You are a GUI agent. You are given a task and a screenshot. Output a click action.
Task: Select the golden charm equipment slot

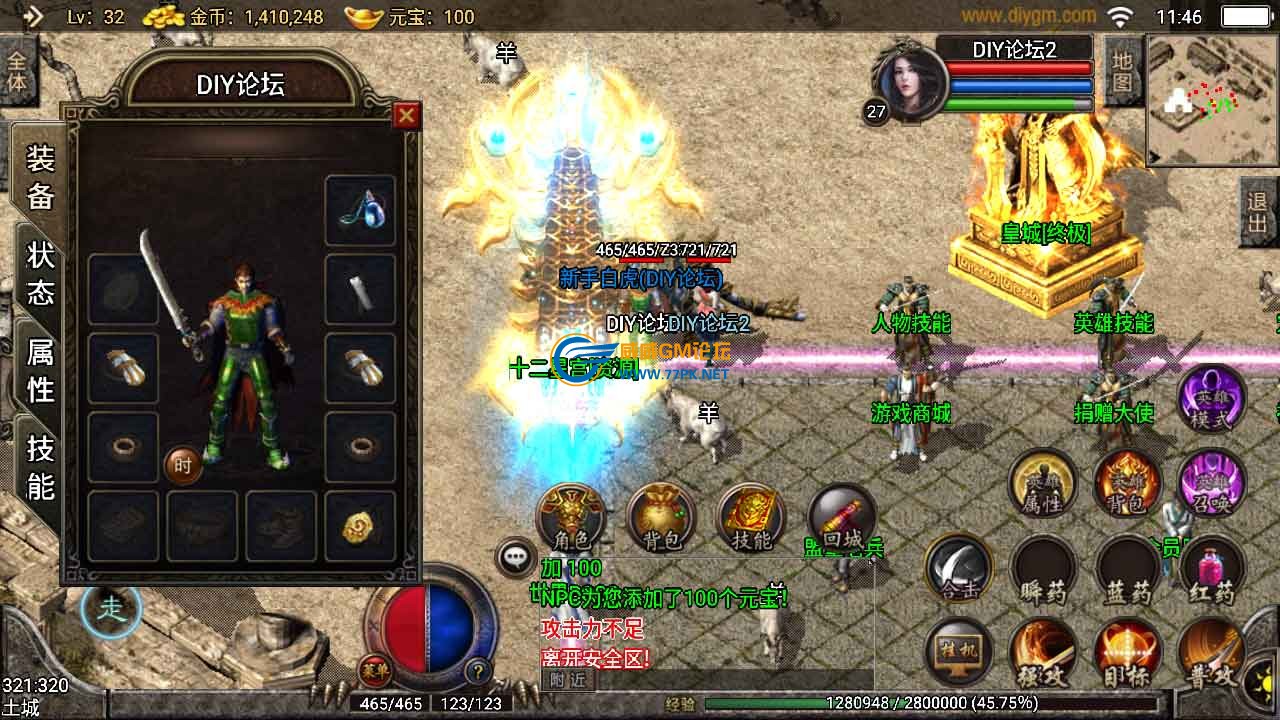click(x=360, y=525)
